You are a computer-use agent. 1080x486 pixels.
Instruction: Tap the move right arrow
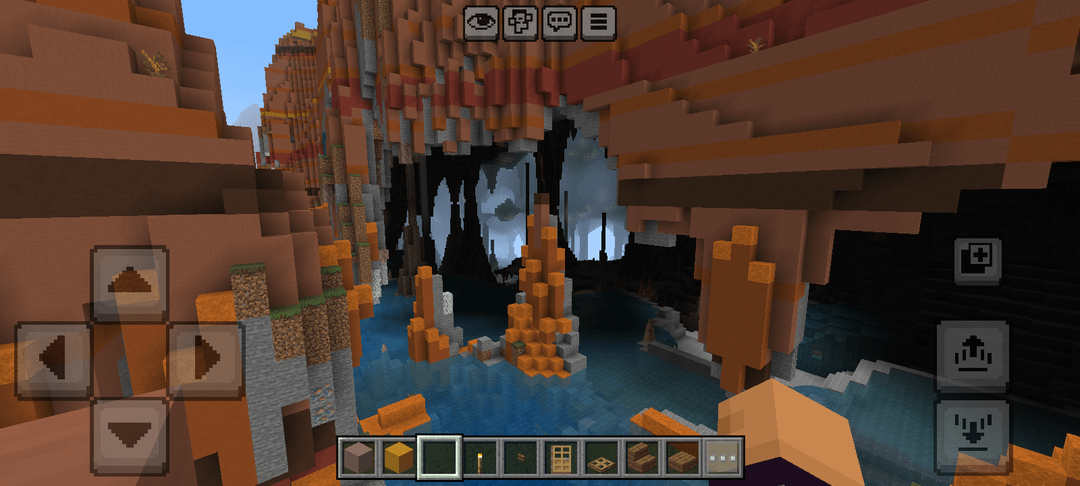pyautogui.click(x=204, y=359)
